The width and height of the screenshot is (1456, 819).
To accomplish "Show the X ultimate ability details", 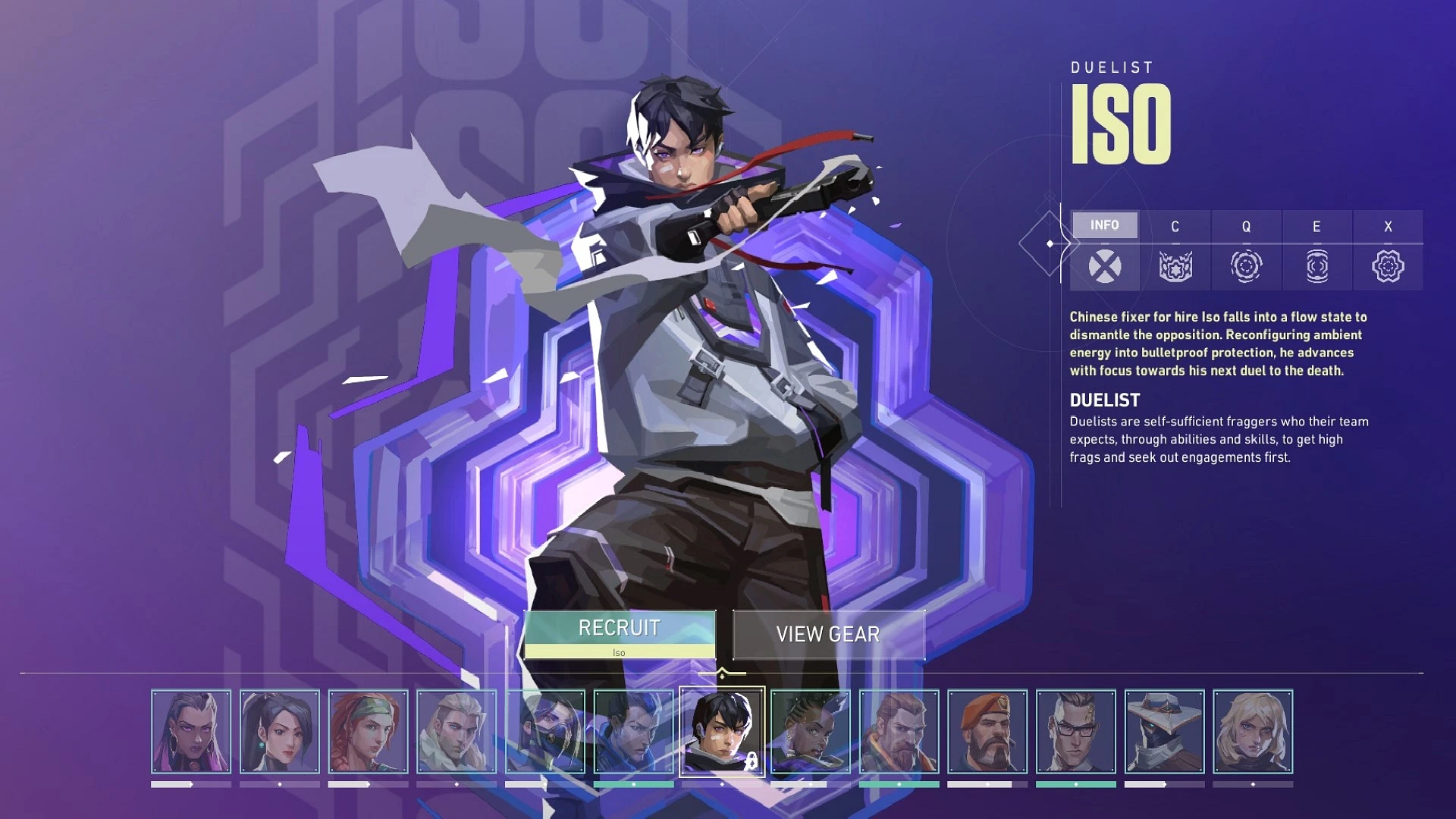I will pos(1388,250).
